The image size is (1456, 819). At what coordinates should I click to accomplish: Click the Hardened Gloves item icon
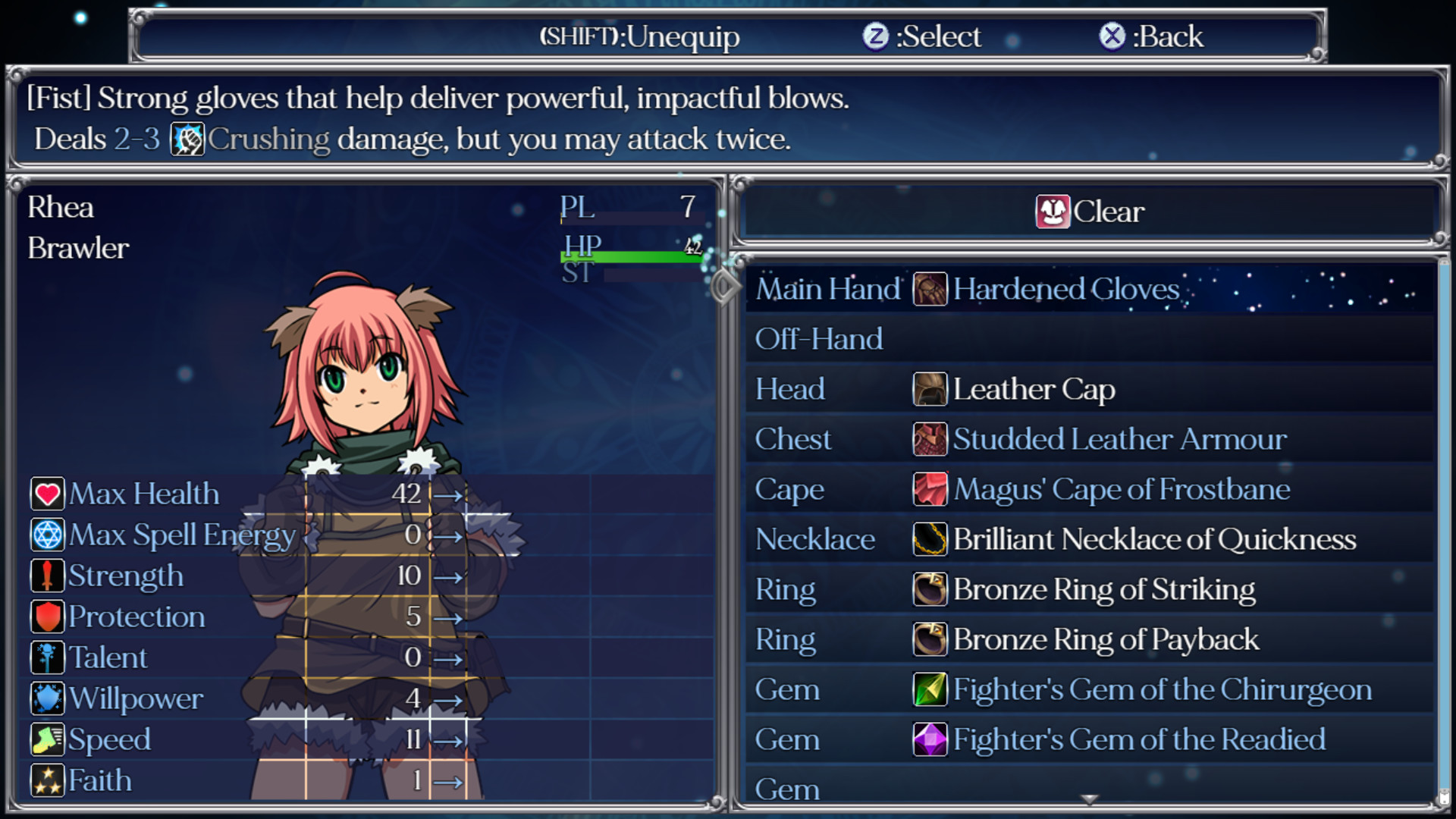[929, 290]
